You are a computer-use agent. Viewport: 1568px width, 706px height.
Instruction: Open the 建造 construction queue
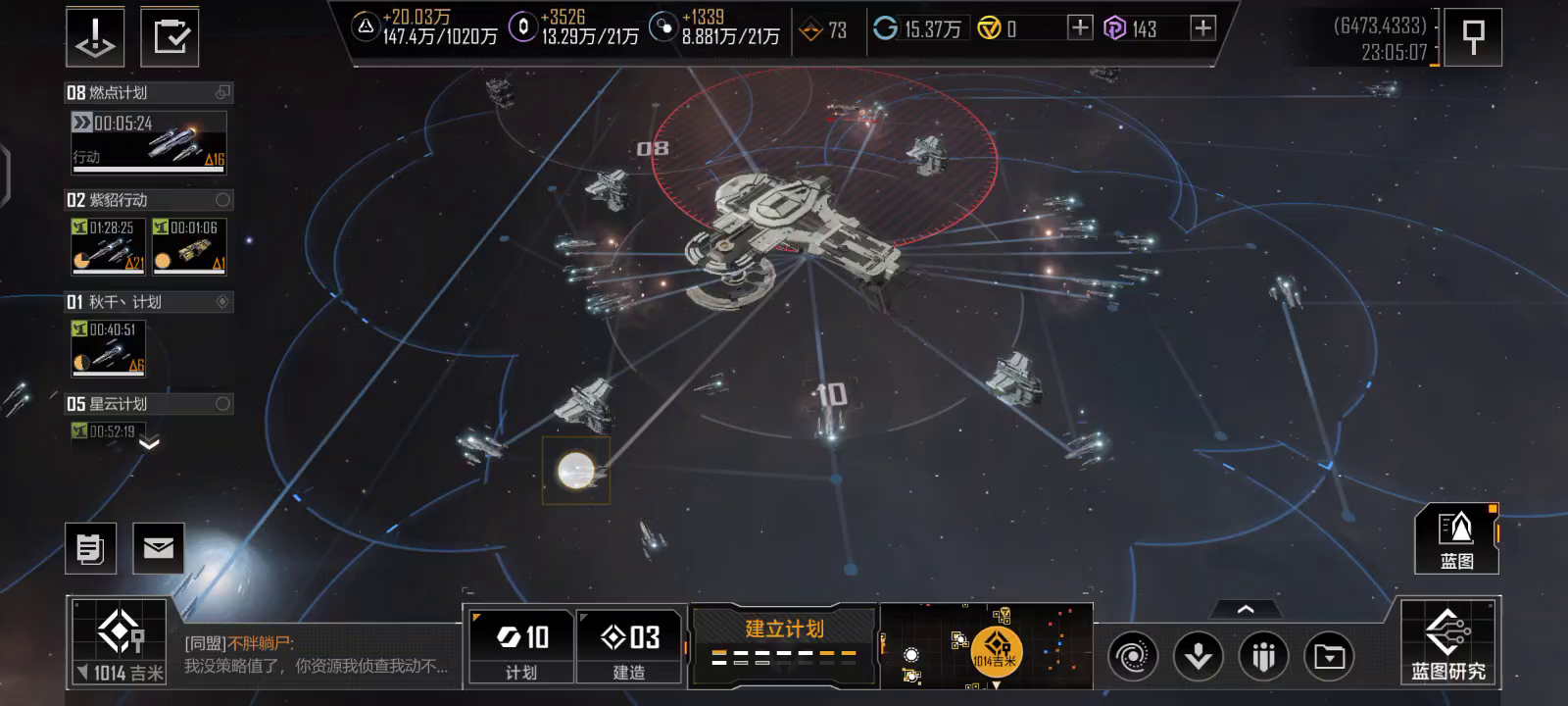pos(628,644)
